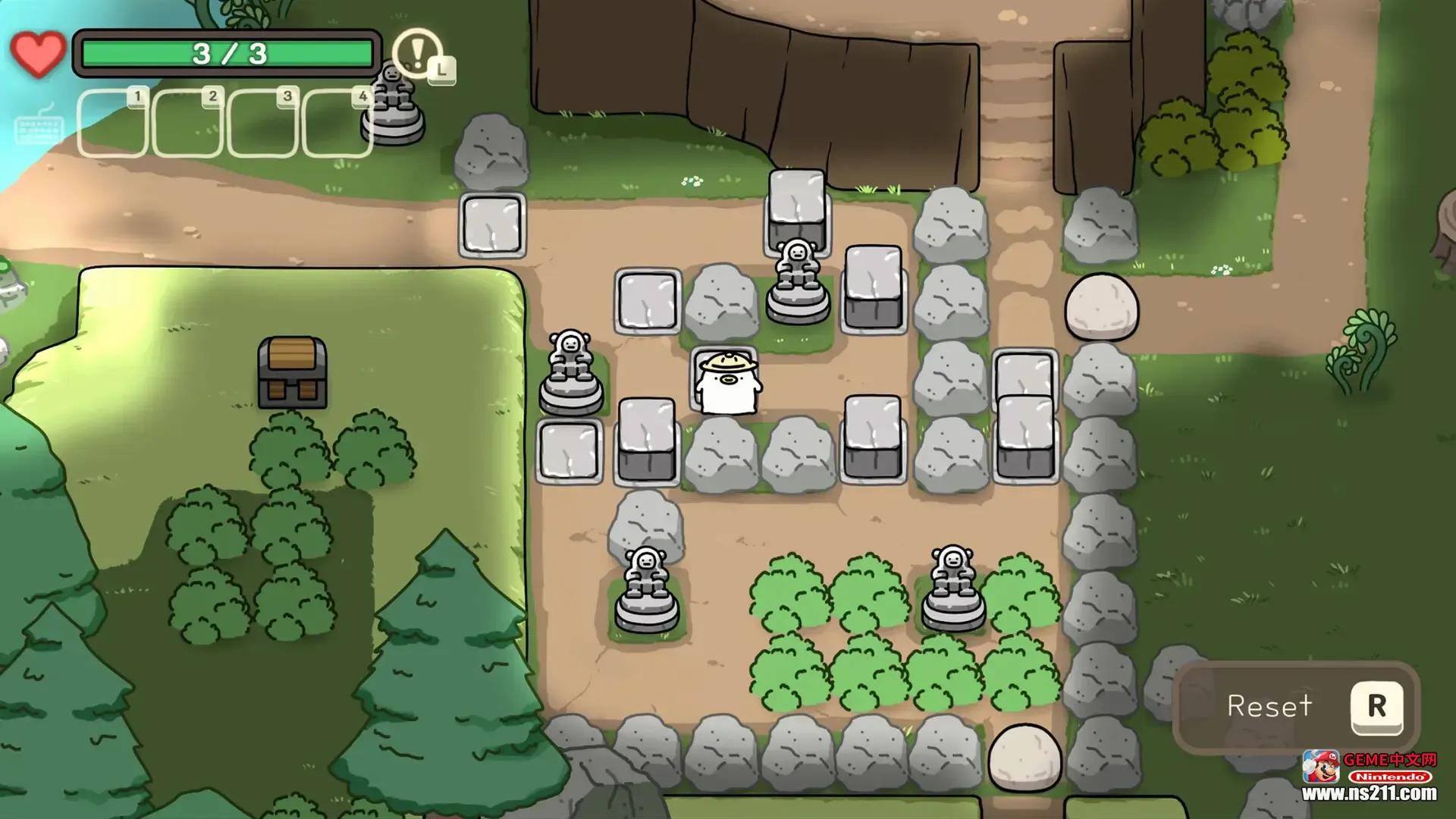Select hotbar slot number 1
1456x819 pixels.
(112, 124)
